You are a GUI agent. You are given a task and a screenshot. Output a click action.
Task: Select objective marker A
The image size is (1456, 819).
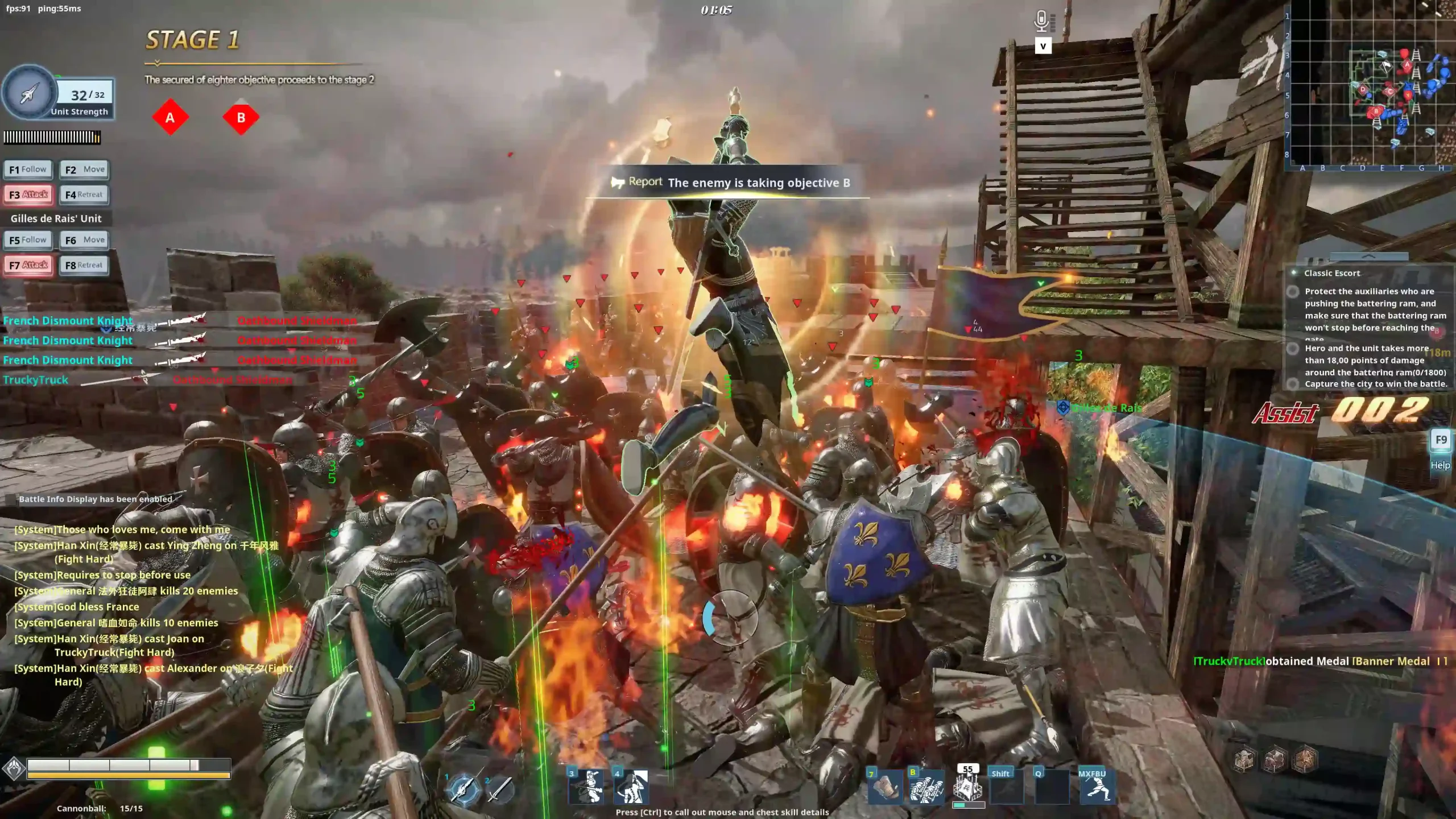170,118
